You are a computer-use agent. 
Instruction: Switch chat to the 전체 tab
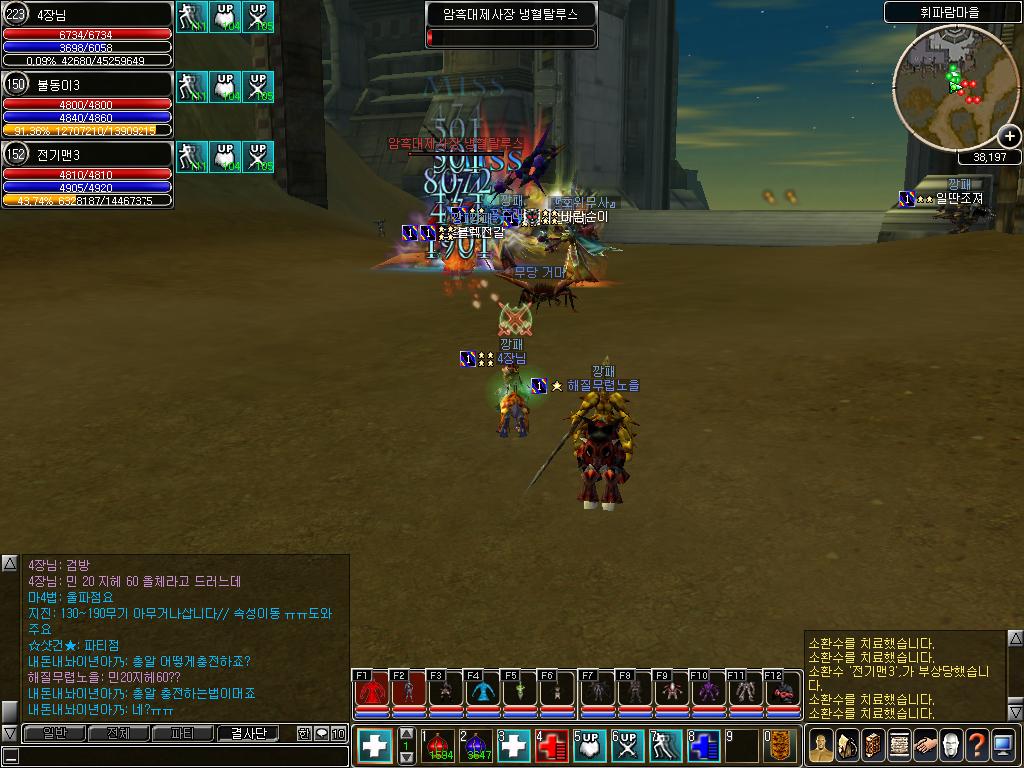118,734
